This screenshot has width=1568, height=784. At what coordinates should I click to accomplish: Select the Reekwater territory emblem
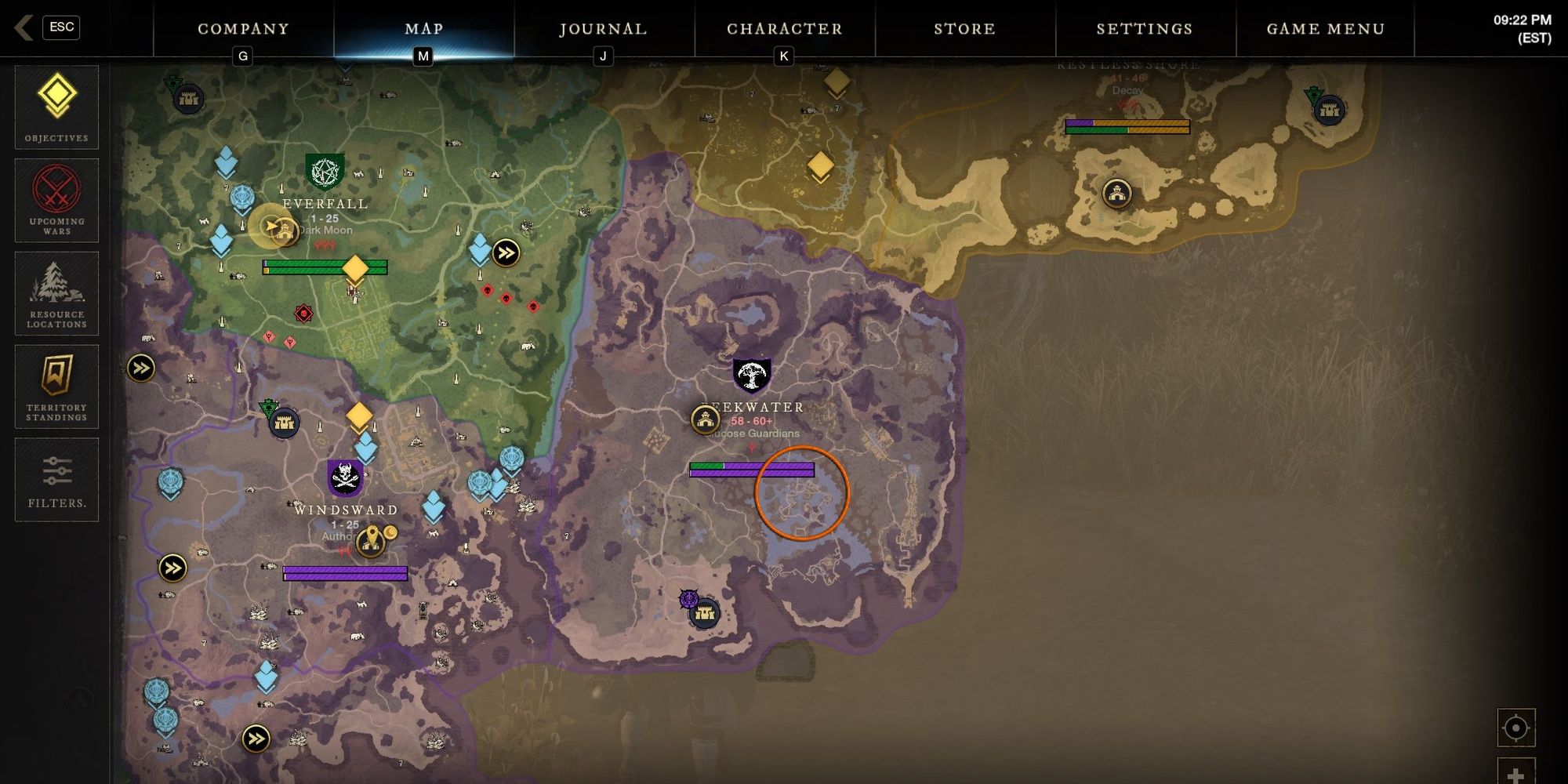(x=750, y=374)
